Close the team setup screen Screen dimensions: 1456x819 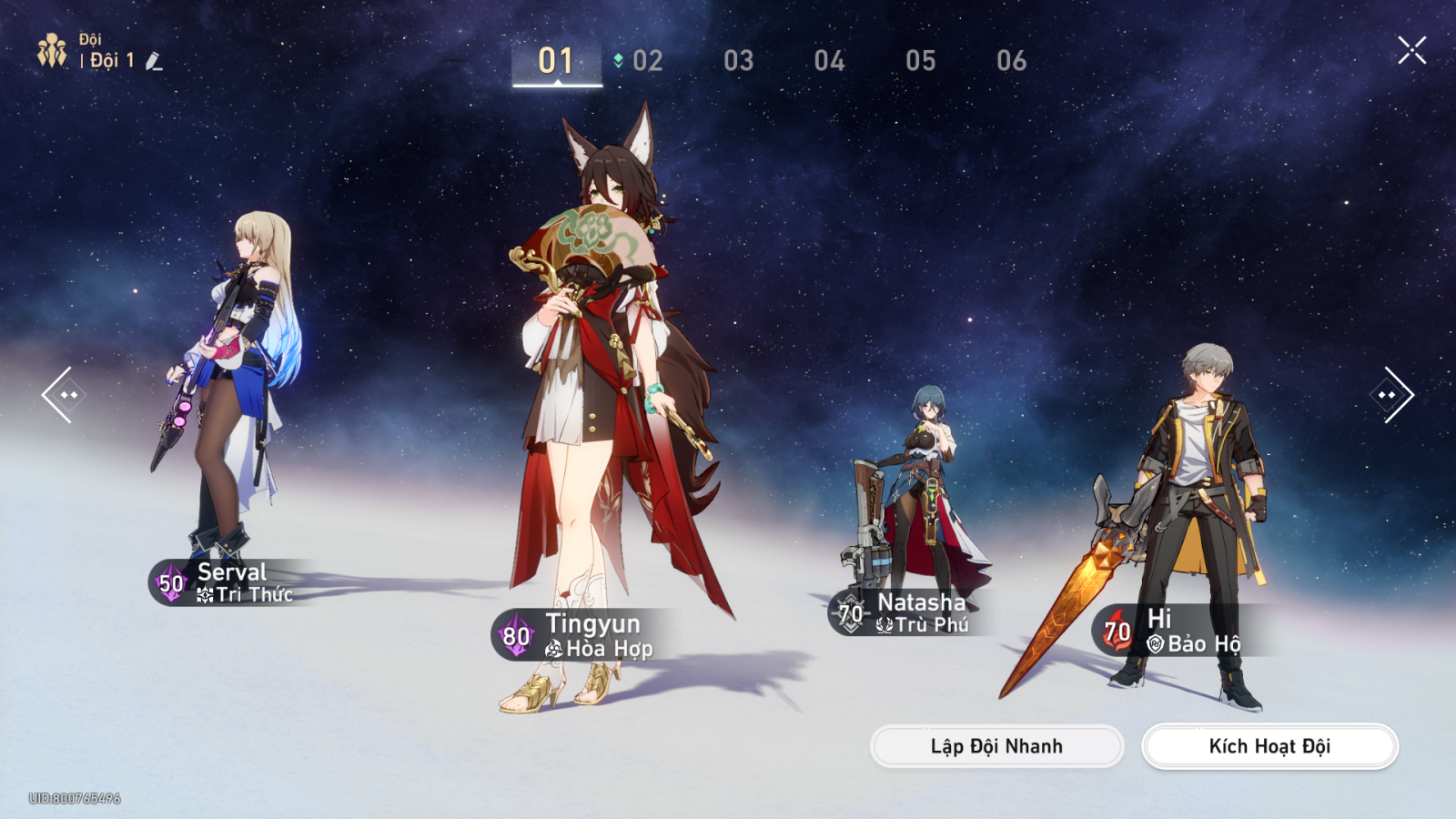(x=1411, y=50)
